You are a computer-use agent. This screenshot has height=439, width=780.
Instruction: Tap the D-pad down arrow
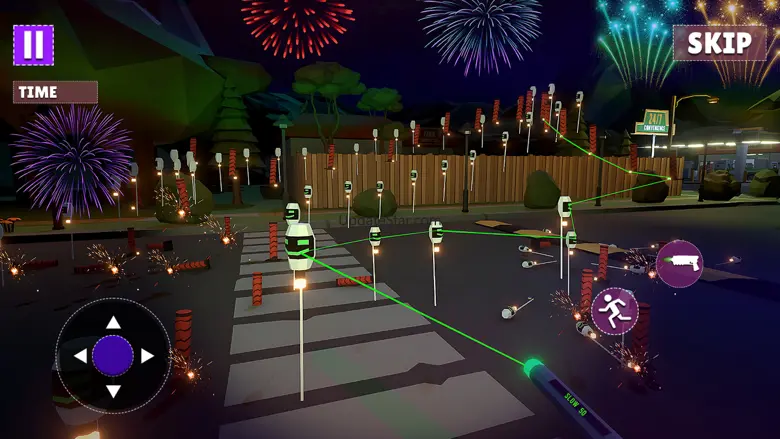(113, 391)
